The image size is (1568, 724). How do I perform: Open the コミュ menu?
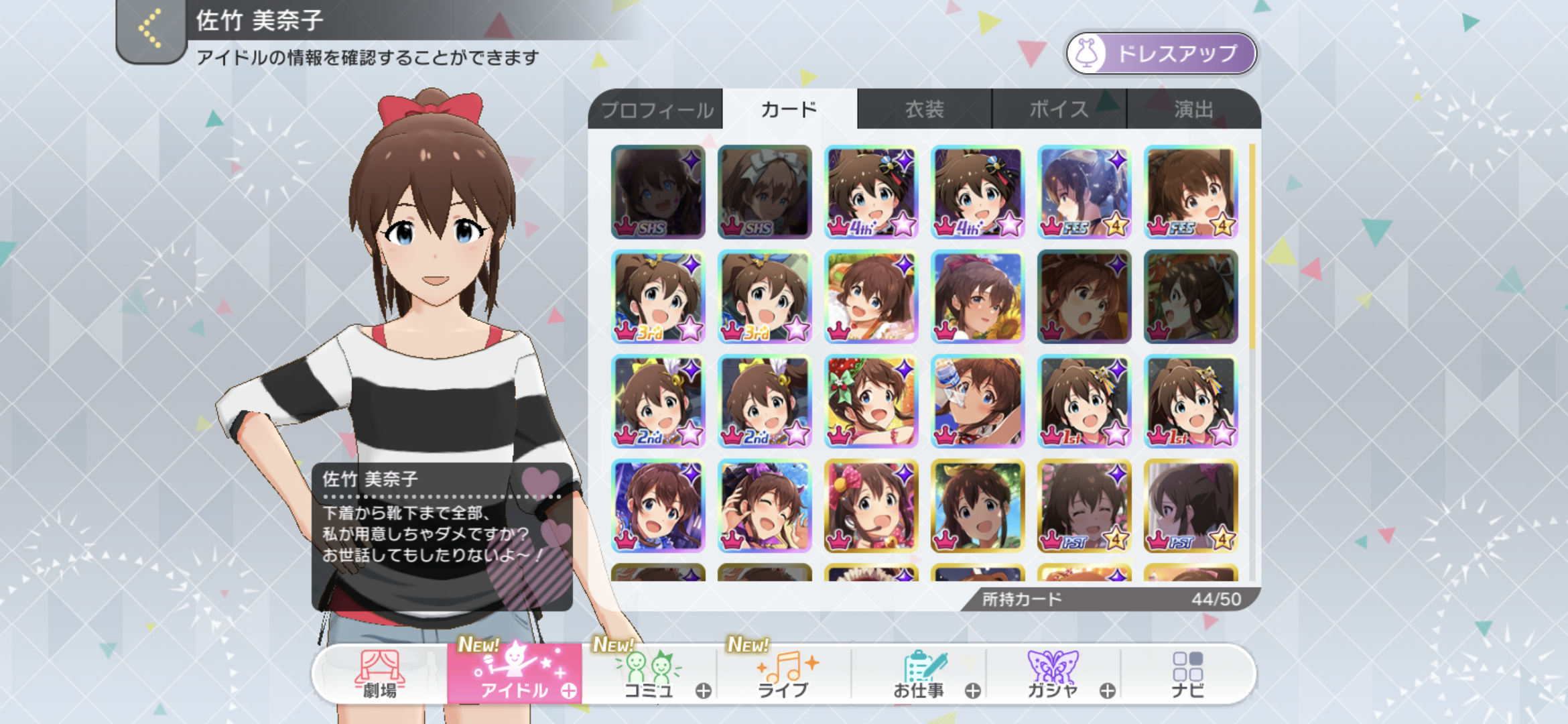649,674
